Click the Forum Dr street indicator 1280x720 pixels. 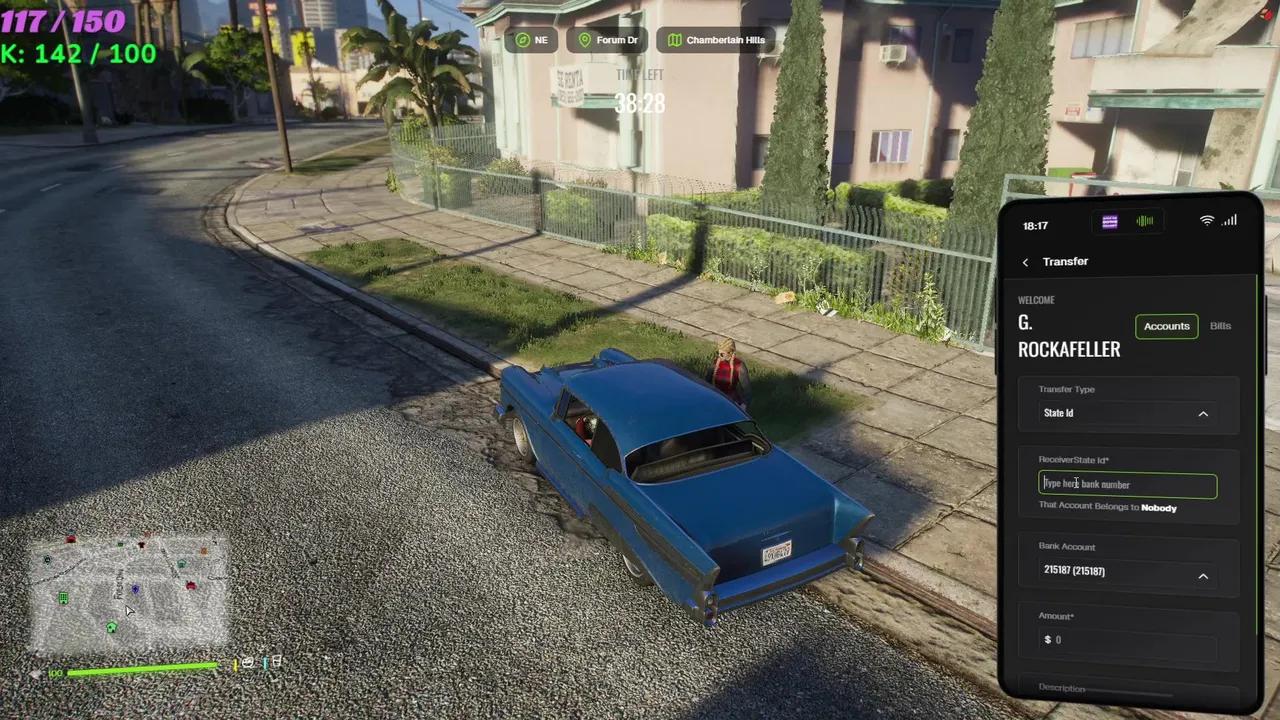pos(608,40)
